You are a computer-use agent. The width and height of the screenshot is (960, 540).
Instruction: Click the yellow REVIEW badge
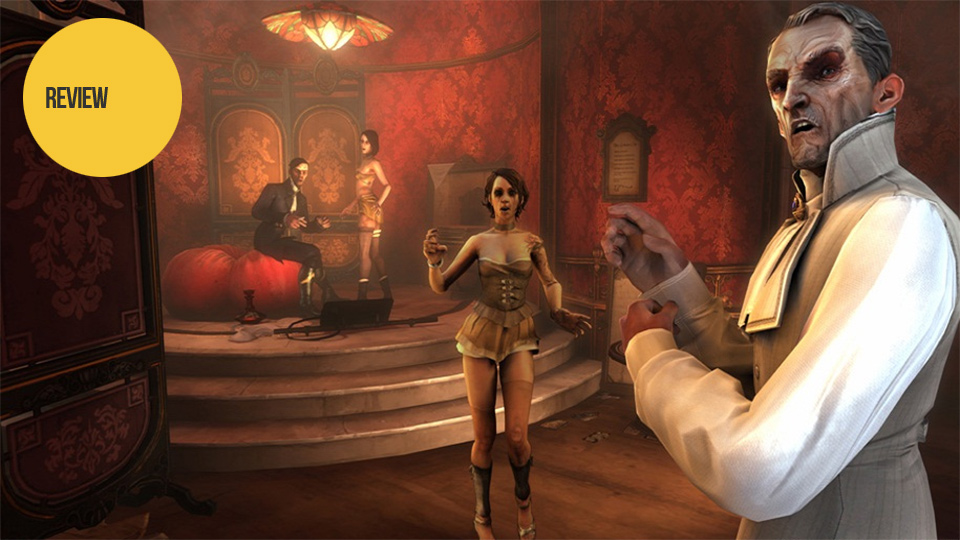(x=102, y=97)
